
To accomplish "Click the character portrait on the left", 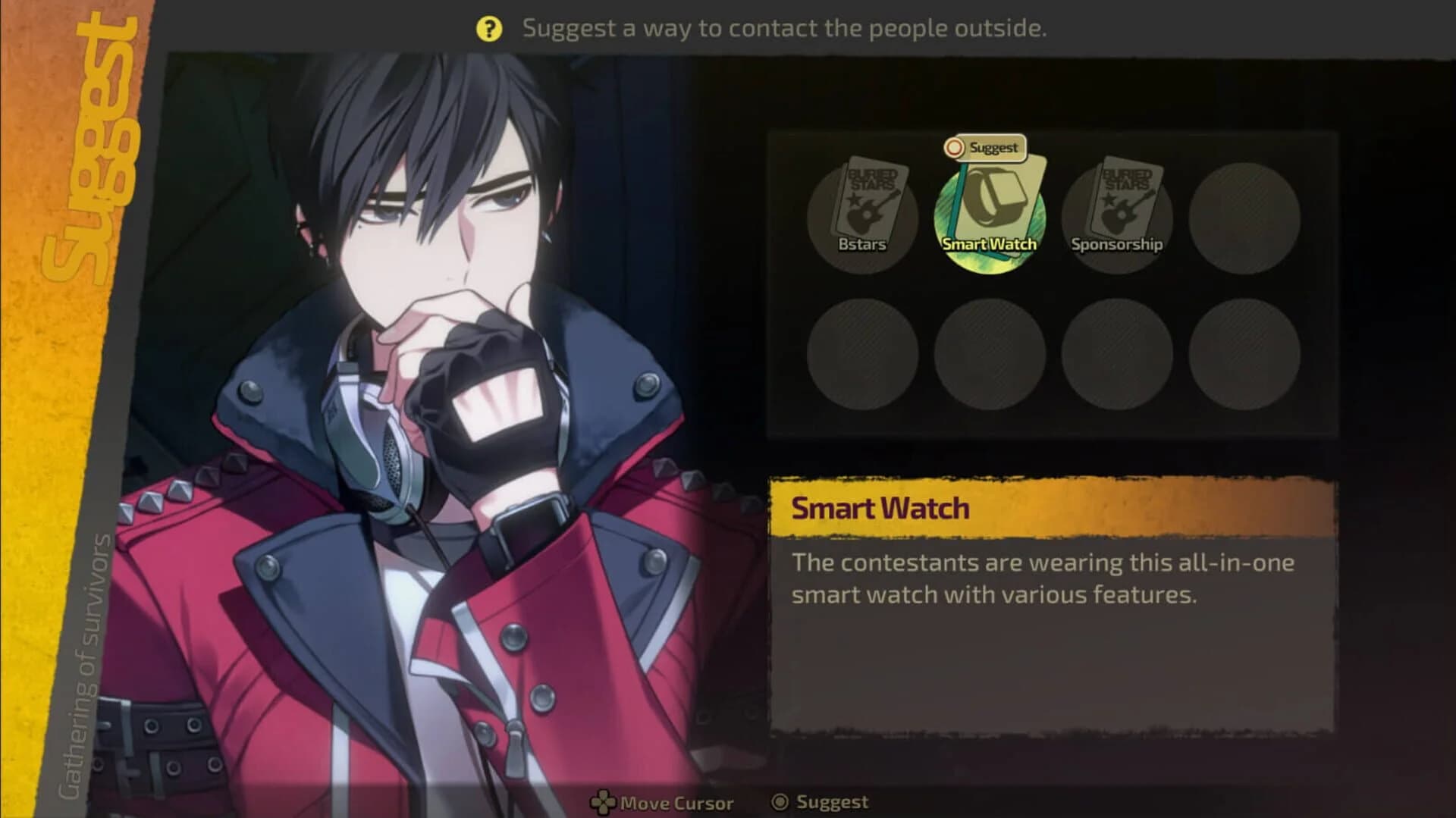I will click(425, 379).
